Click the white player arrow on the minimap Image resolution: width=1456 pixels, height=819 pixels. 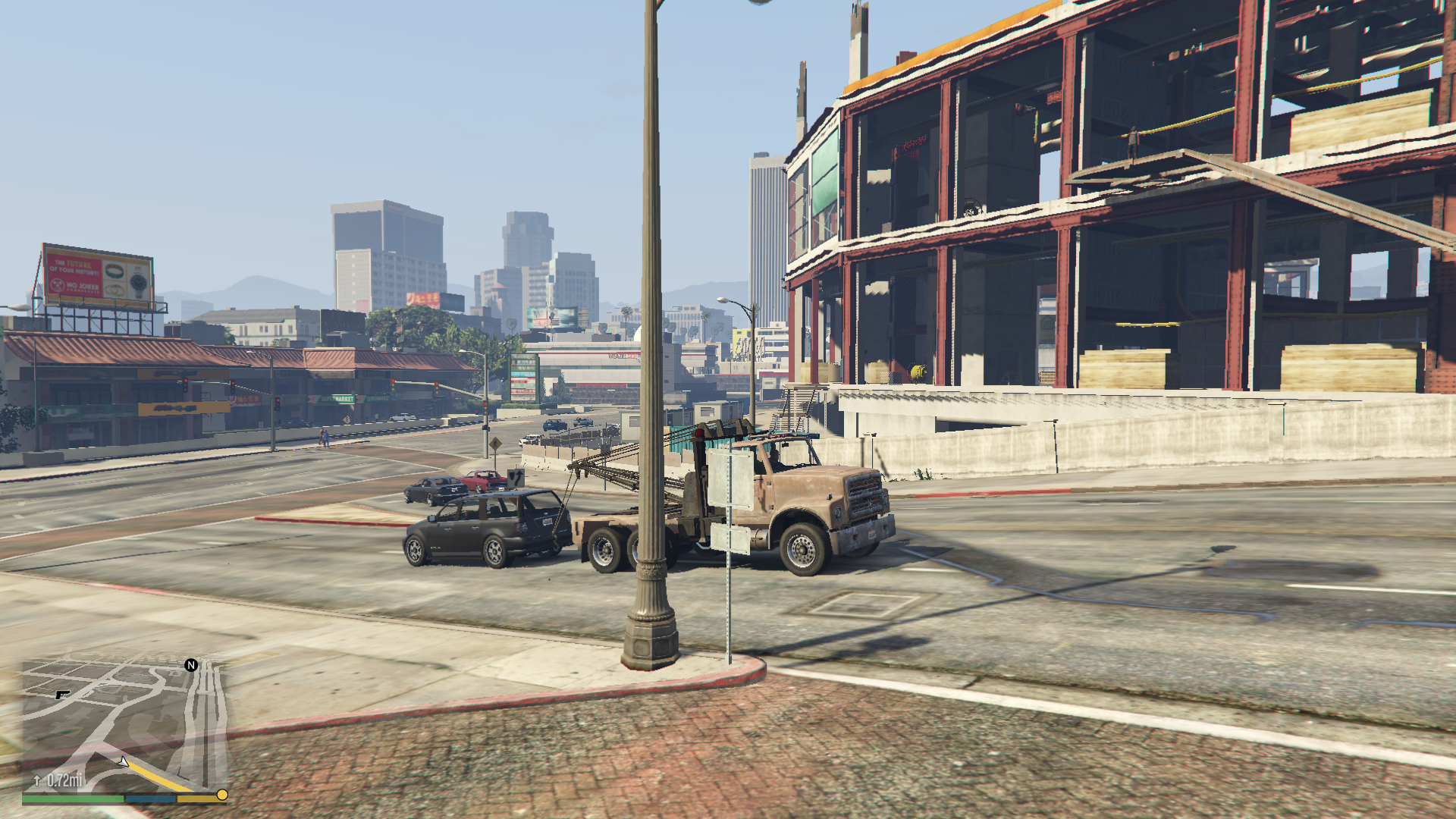(x=123, y=763)
